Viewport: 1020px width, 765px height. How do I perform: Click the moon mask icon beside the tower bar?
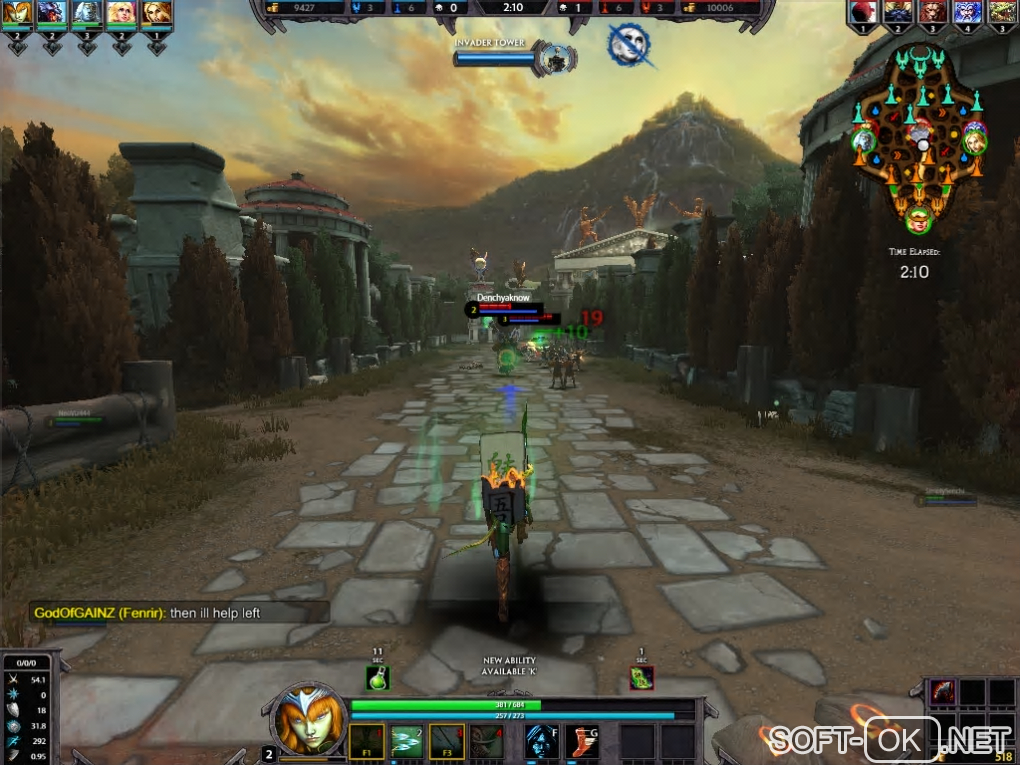[629, 46]
